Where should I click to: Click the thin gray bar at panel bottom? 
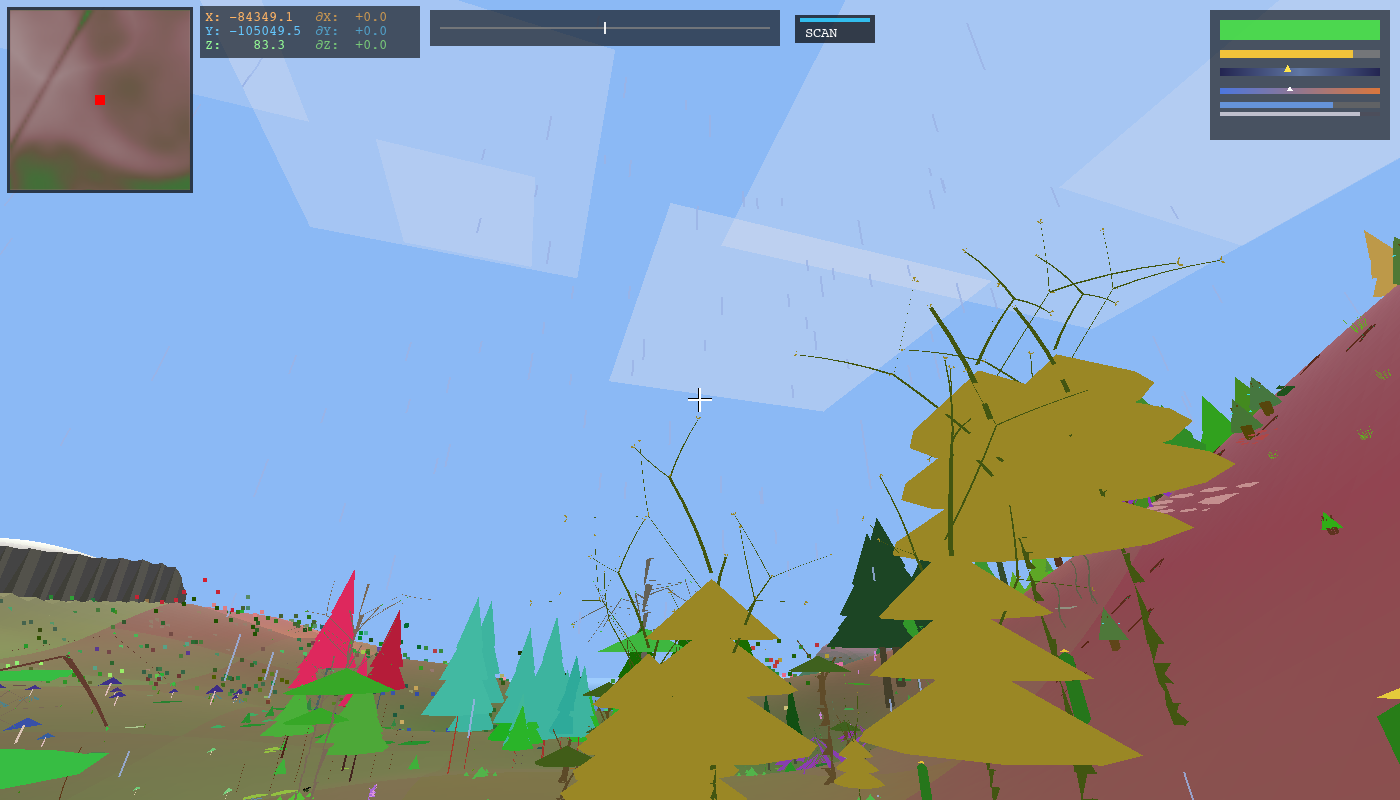1290,113
